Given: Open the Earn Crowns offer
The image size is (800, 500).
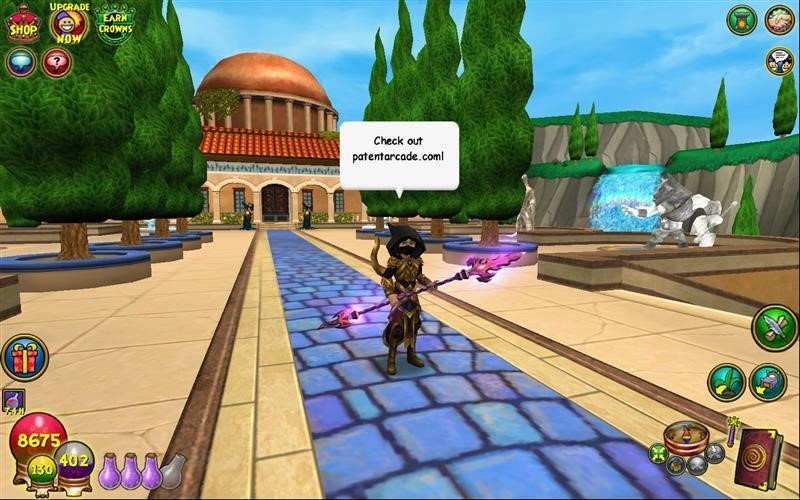Looking at the screenshot, I should coord(115,23).
